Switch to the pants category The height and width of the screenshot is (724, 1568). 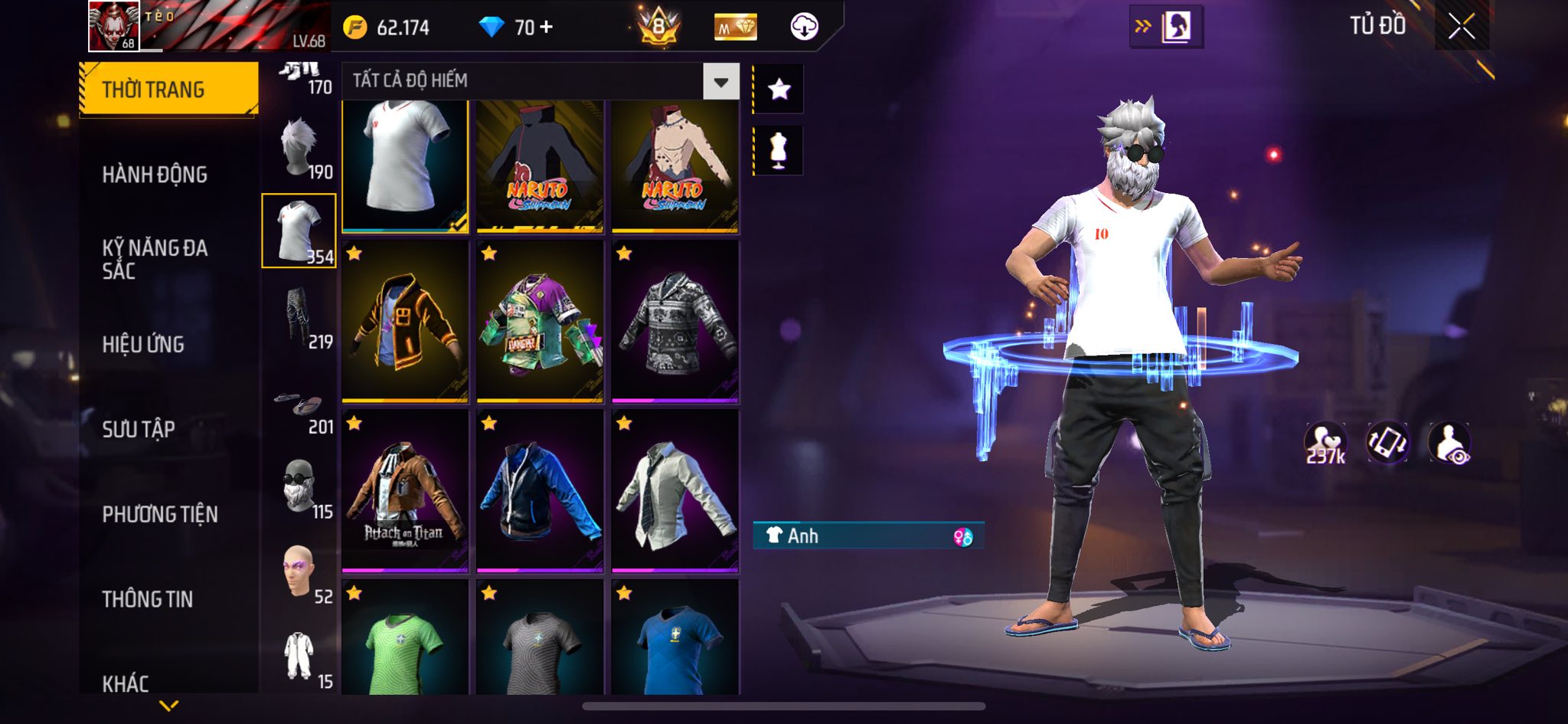tap(299, 316)
